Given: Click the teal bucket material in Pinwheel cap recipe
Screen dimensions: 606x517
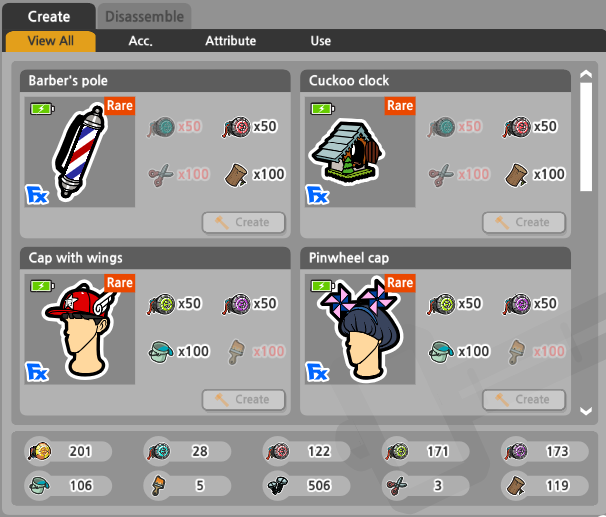Looking at the screenshot, I should coord(440,351).
